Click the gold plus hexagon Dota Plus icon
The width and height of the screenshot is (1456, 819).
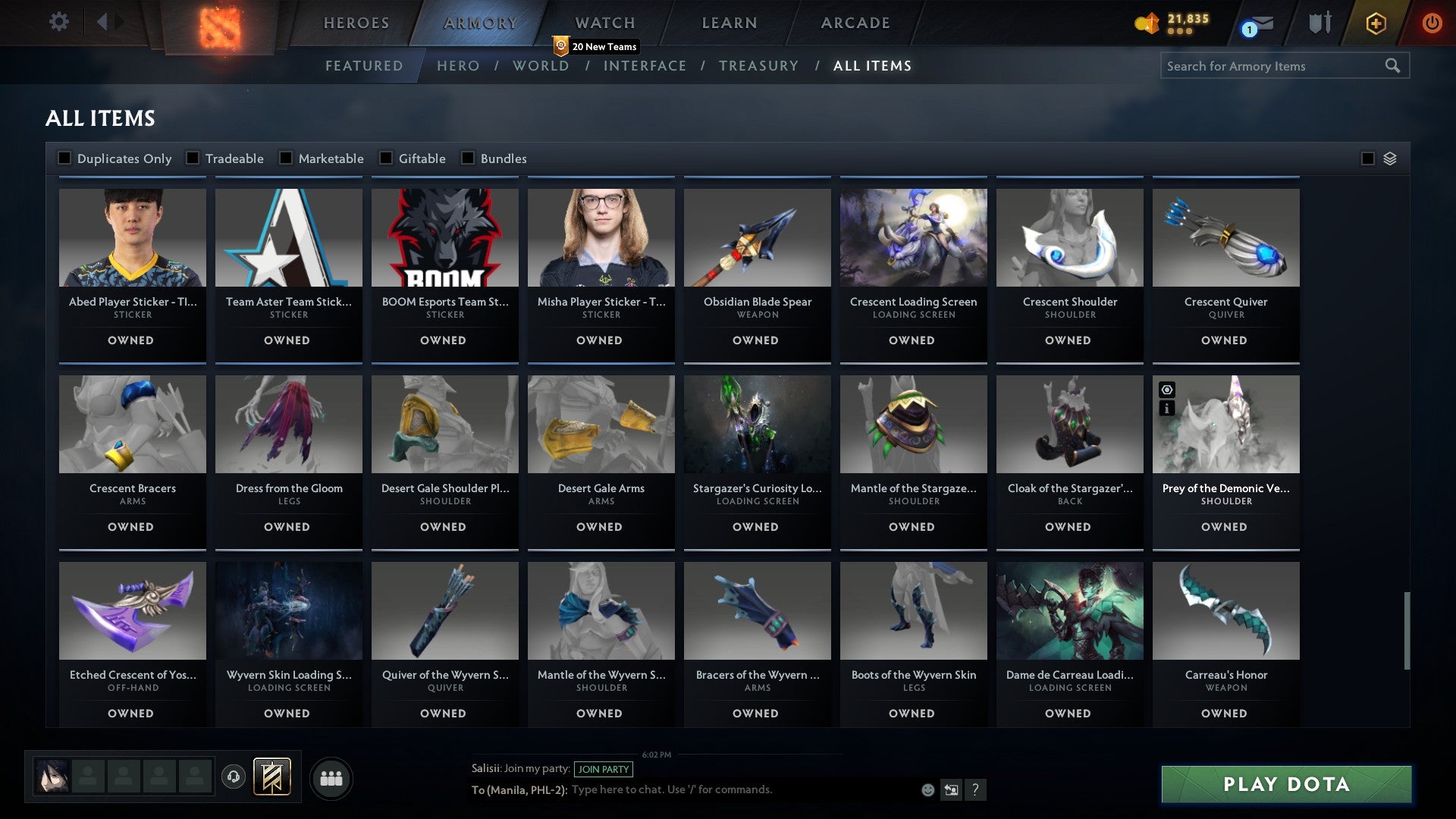[1376, 23]
